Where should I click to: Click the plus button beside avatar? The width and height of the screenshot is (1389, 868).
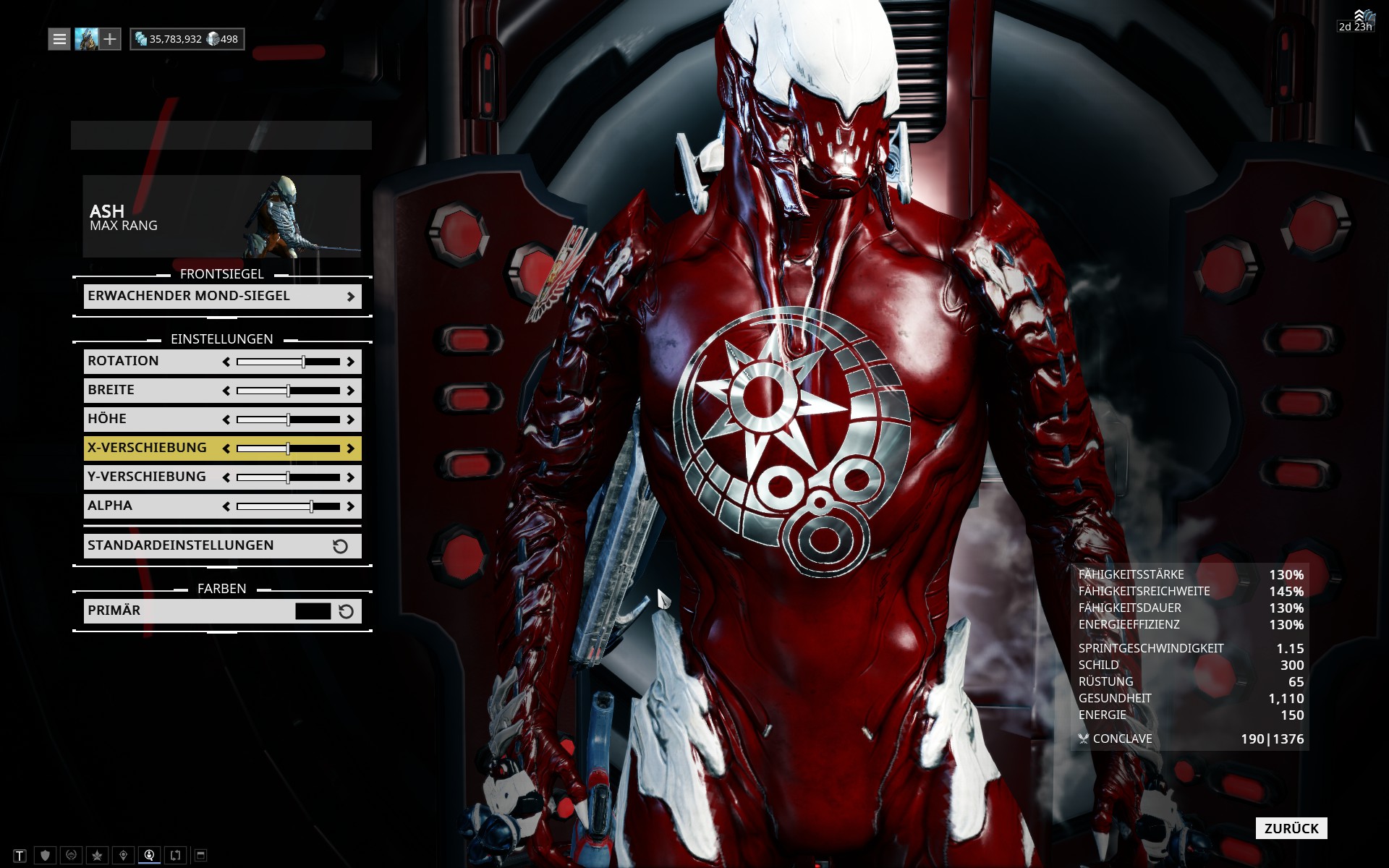[110, 39]
